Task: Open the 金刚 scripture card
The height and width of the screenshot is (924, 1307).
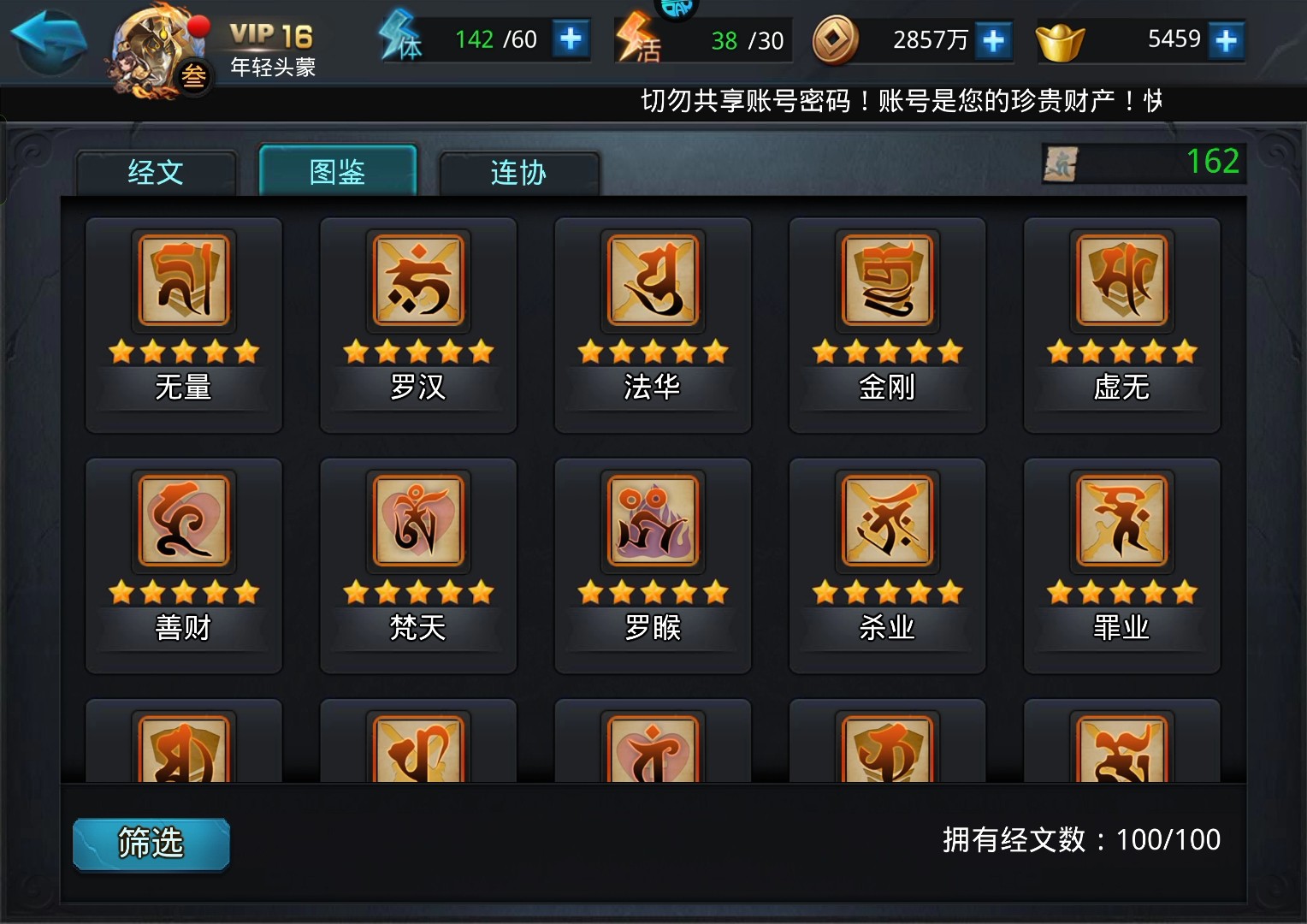Action: [887, 281]
